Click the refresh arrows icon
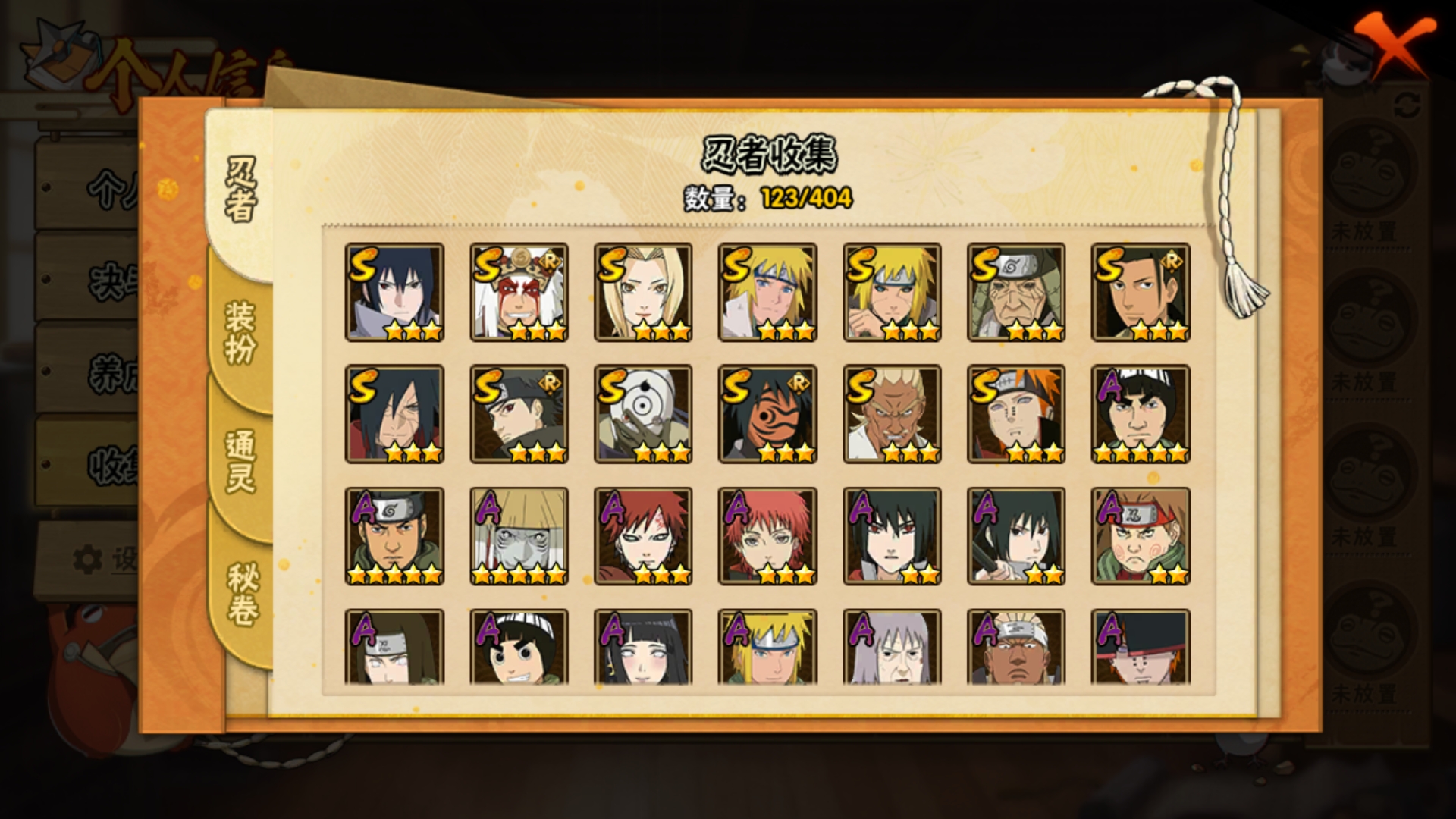1456x819 pixels. pyautogui.click(x=1407, y=105)
